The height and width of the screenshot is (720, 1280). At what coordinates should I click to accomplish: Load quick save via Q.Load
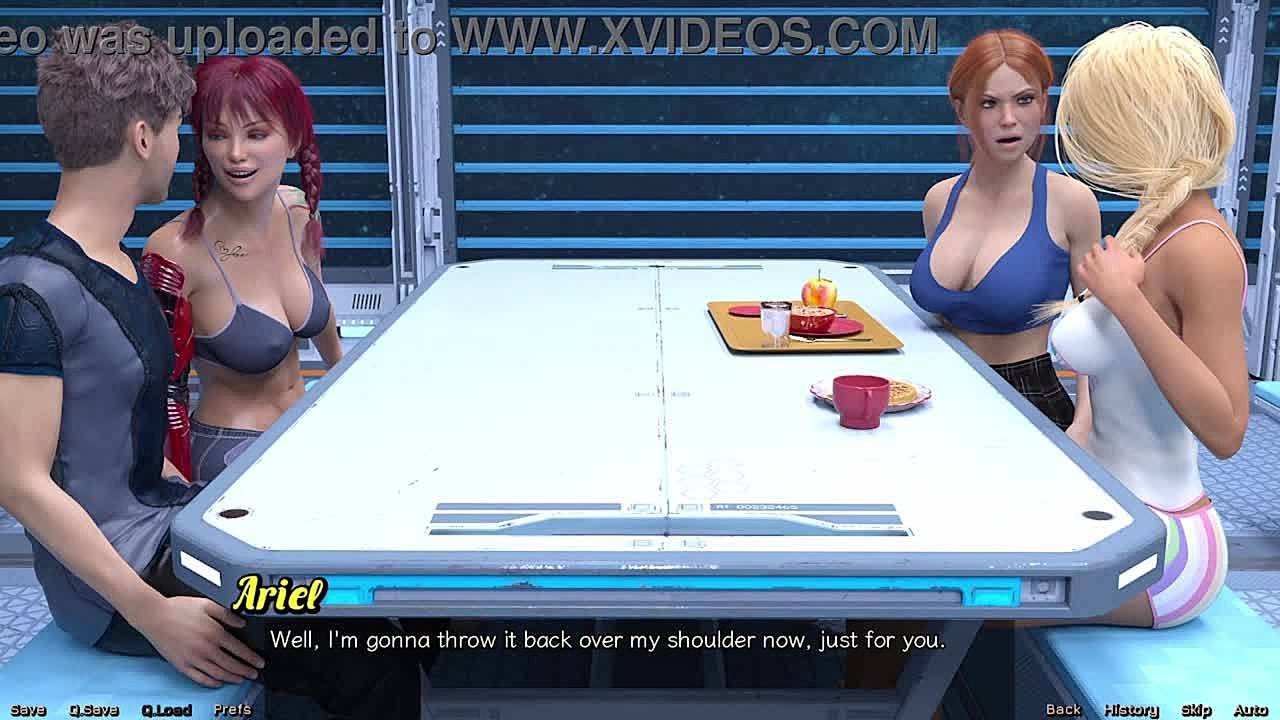point(166,710)
